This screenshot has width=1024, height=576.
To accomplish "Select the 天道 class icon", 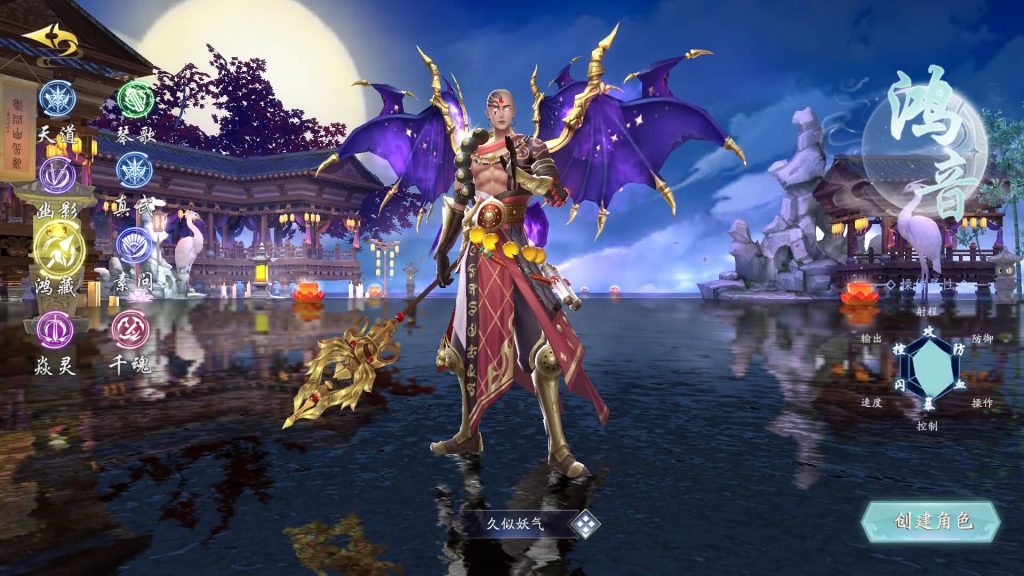I will click(x=57, y=98).
